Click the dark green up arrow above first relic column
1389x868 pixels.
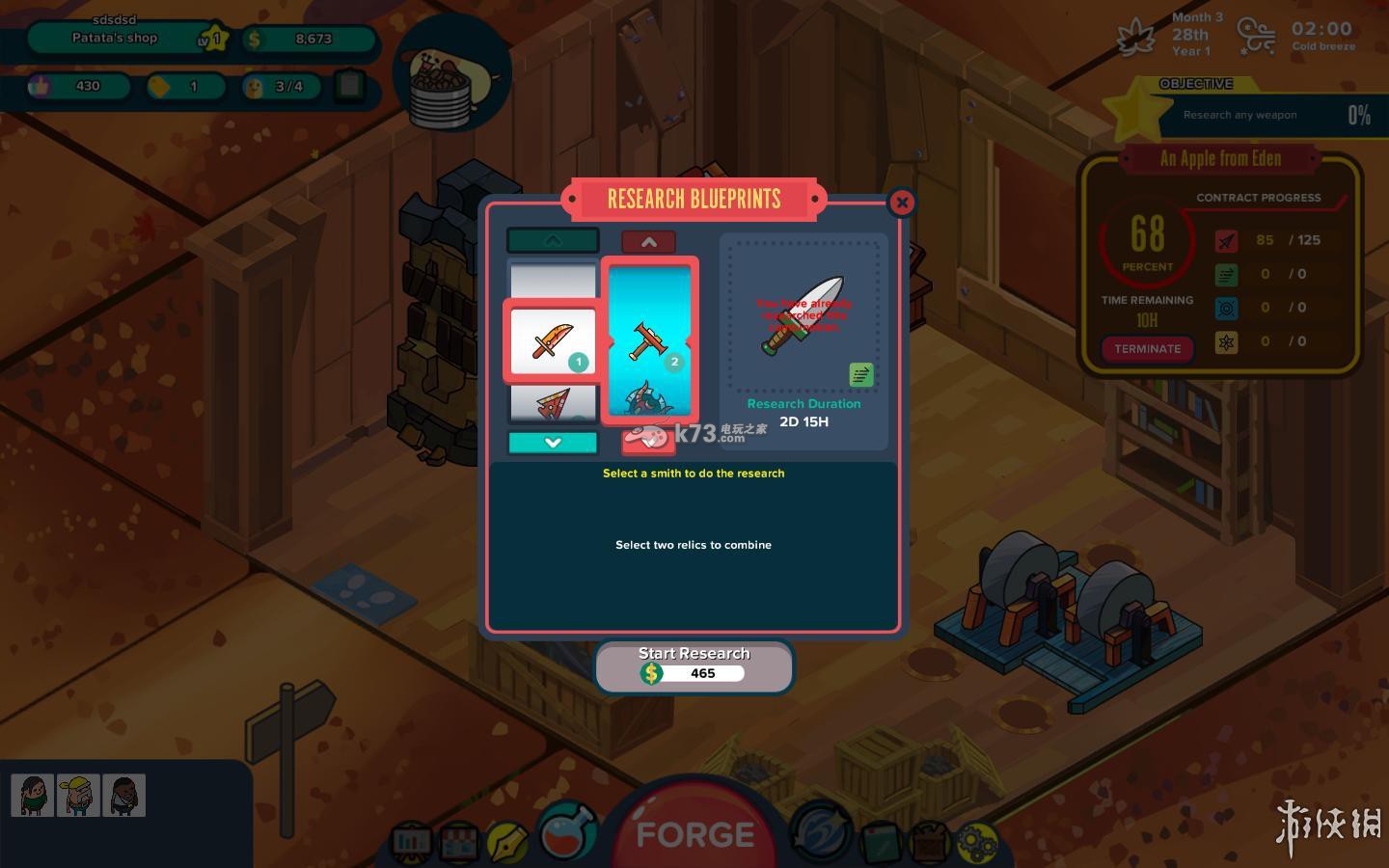click(553, 240)
